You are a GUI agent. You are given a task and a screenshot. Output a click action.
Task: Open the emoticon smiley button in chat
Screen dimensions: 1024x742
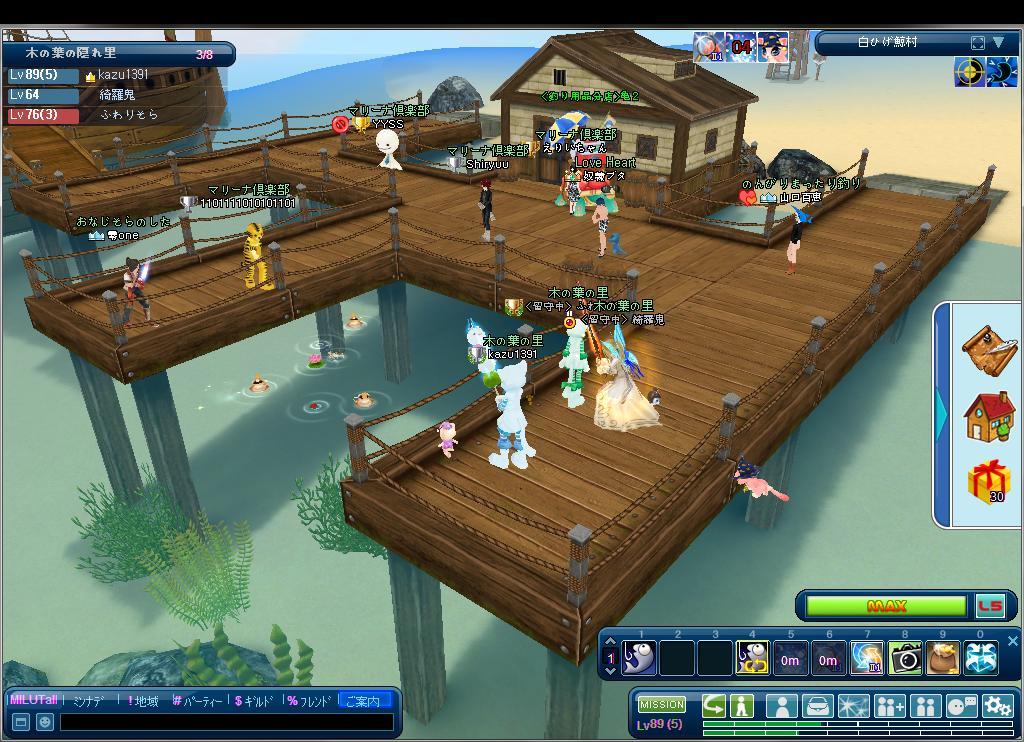44,722
